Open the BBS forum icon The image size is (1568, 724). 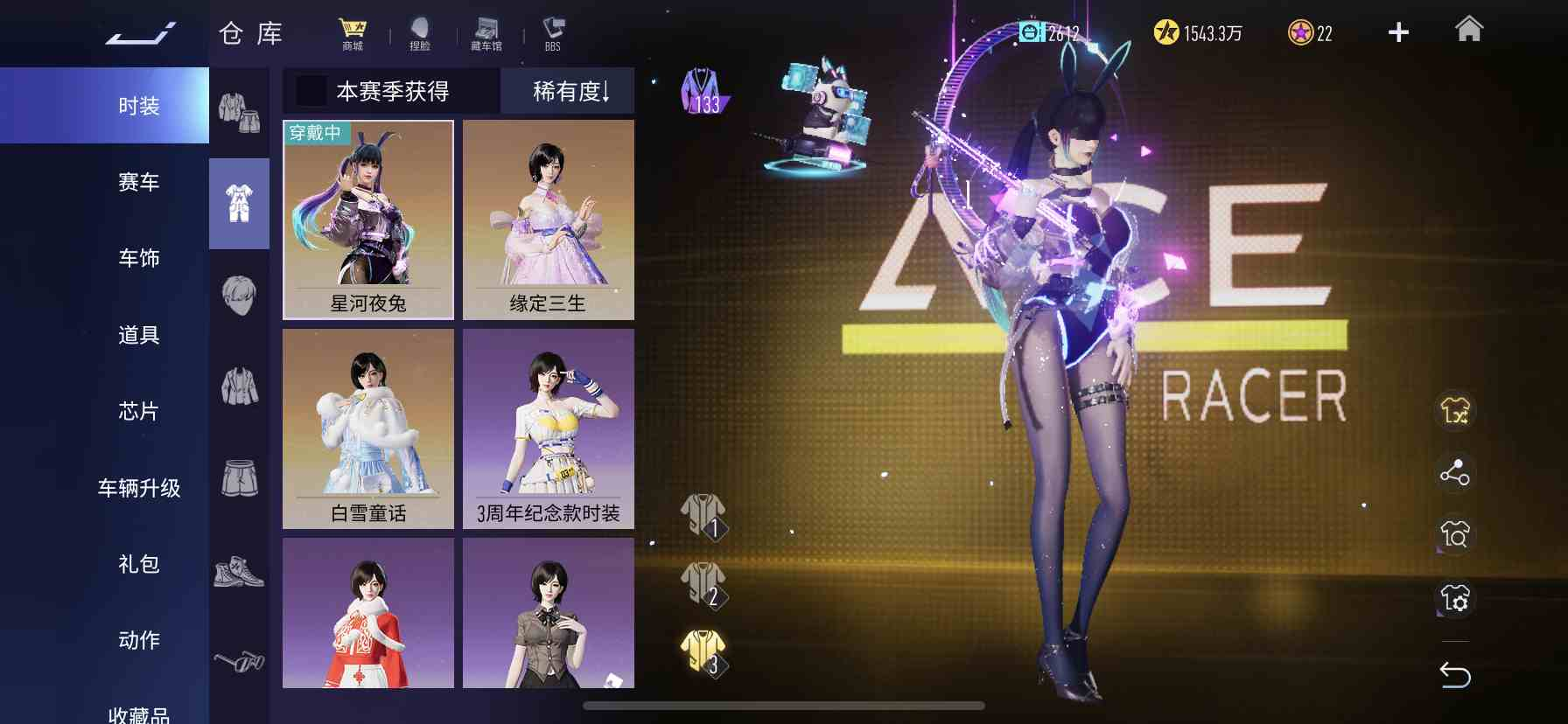(553, 34)
